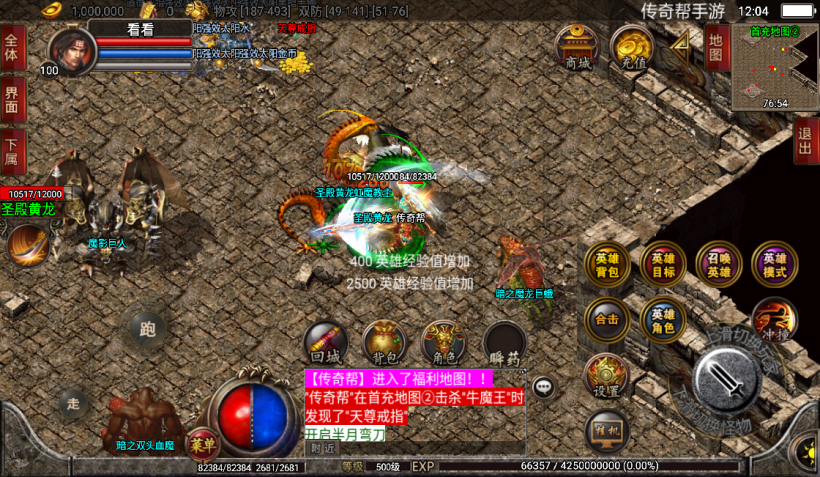The height and width of the screenshot is (477, 820).
Task: Collapse the top icons with the gold arrow
Action: click(682, 42)
